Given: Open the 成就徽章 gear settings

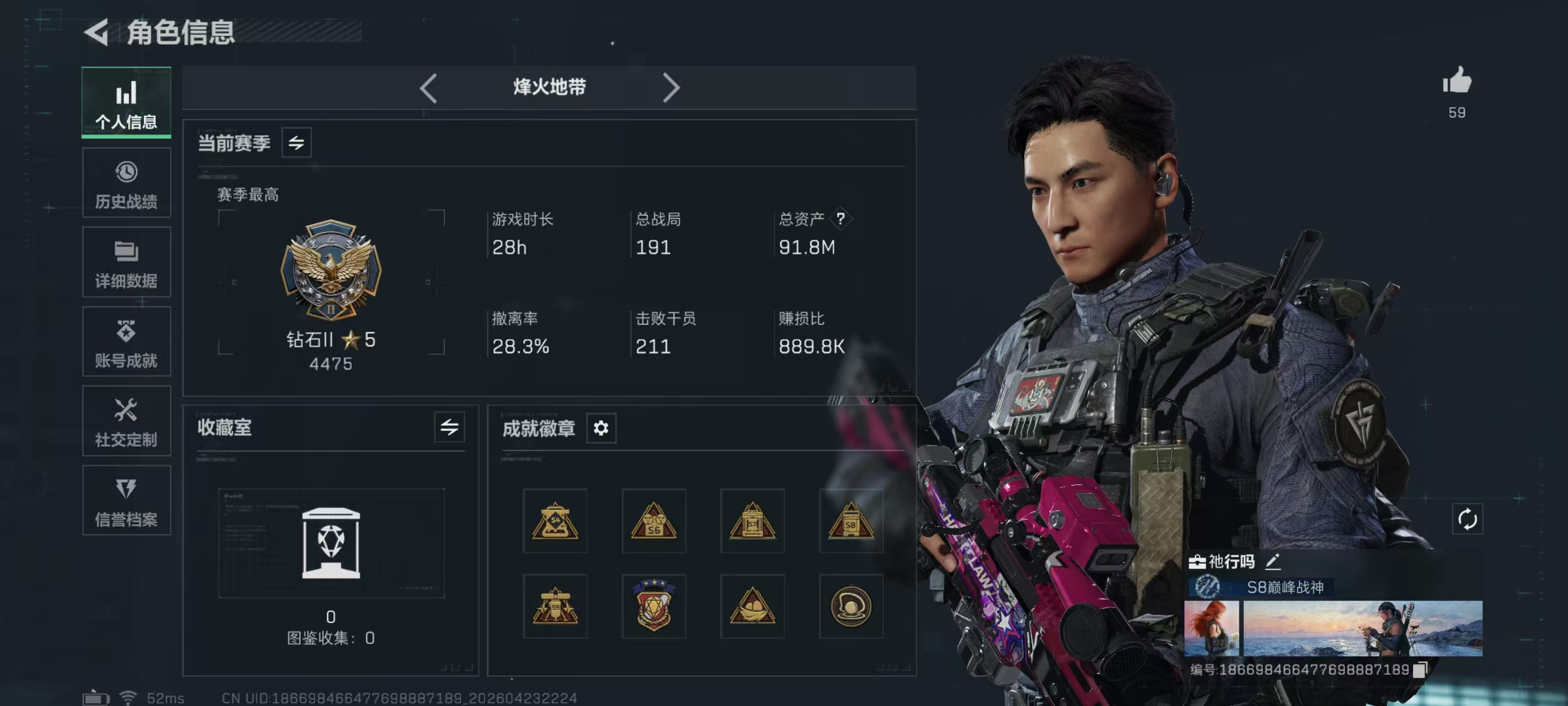Looking at the screenshot, I should tap(601, 428).
